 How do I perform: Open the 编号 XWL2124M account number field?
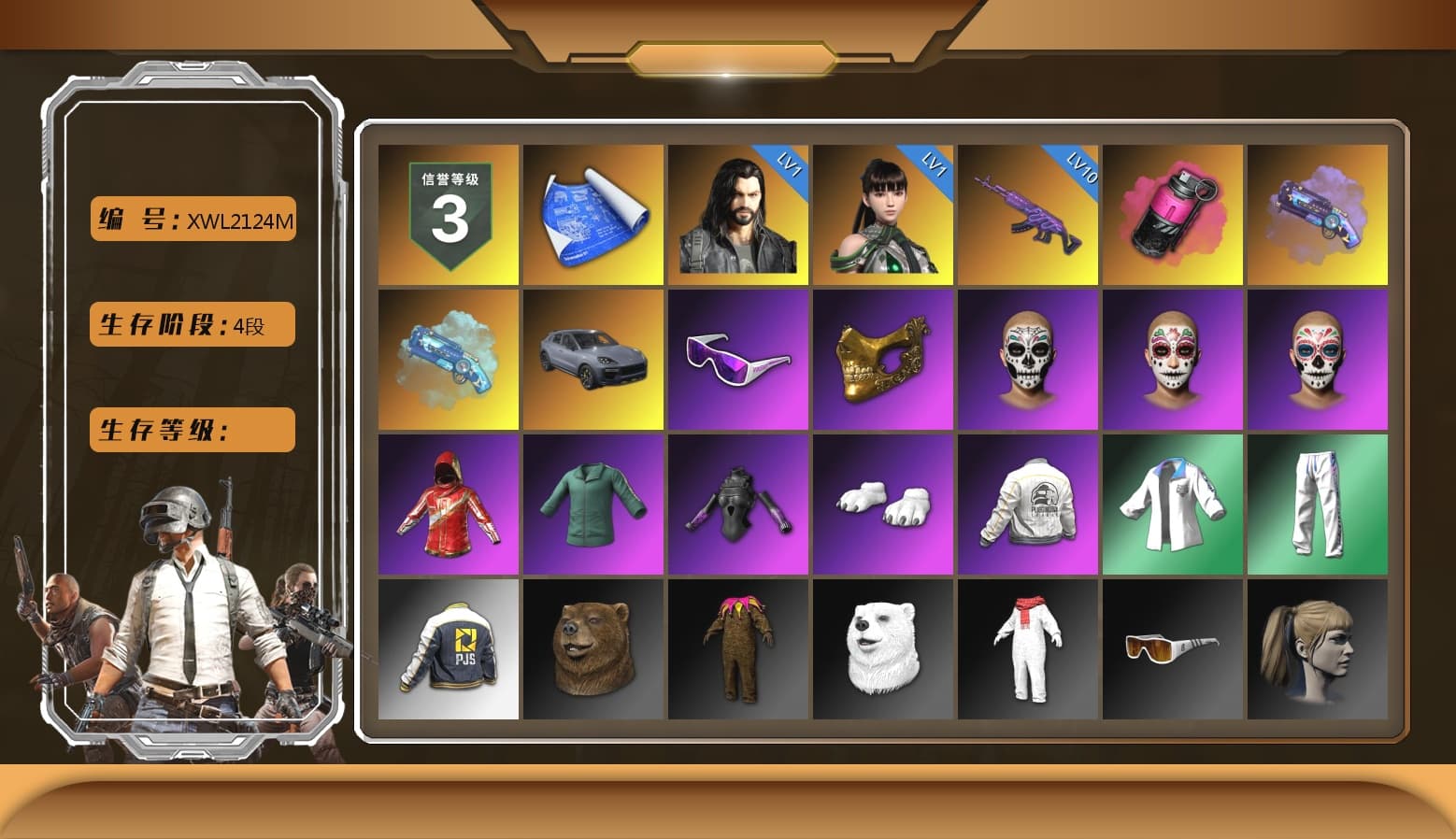click(x=192, y=220)
